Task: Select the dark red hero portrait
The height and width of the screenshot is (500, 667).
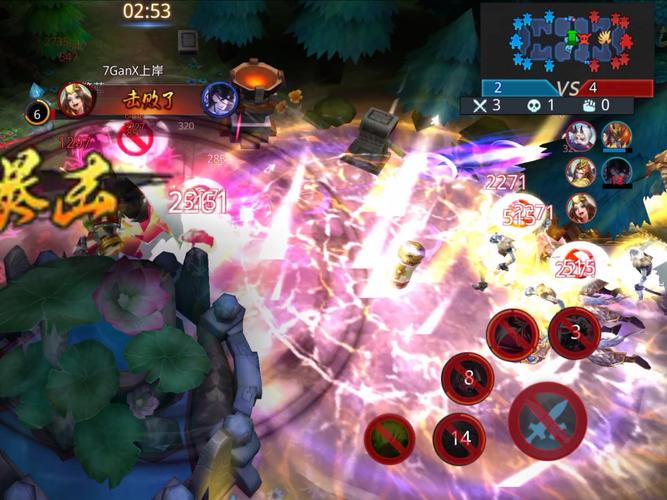Action: point(617,171)
